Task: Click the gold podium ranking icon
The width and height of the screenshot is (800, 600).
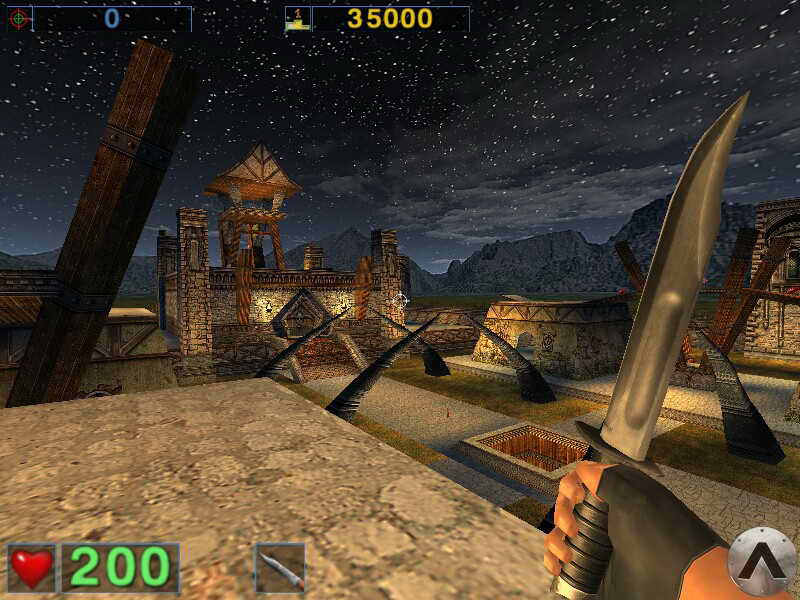Action: click(x=297, y=18)
